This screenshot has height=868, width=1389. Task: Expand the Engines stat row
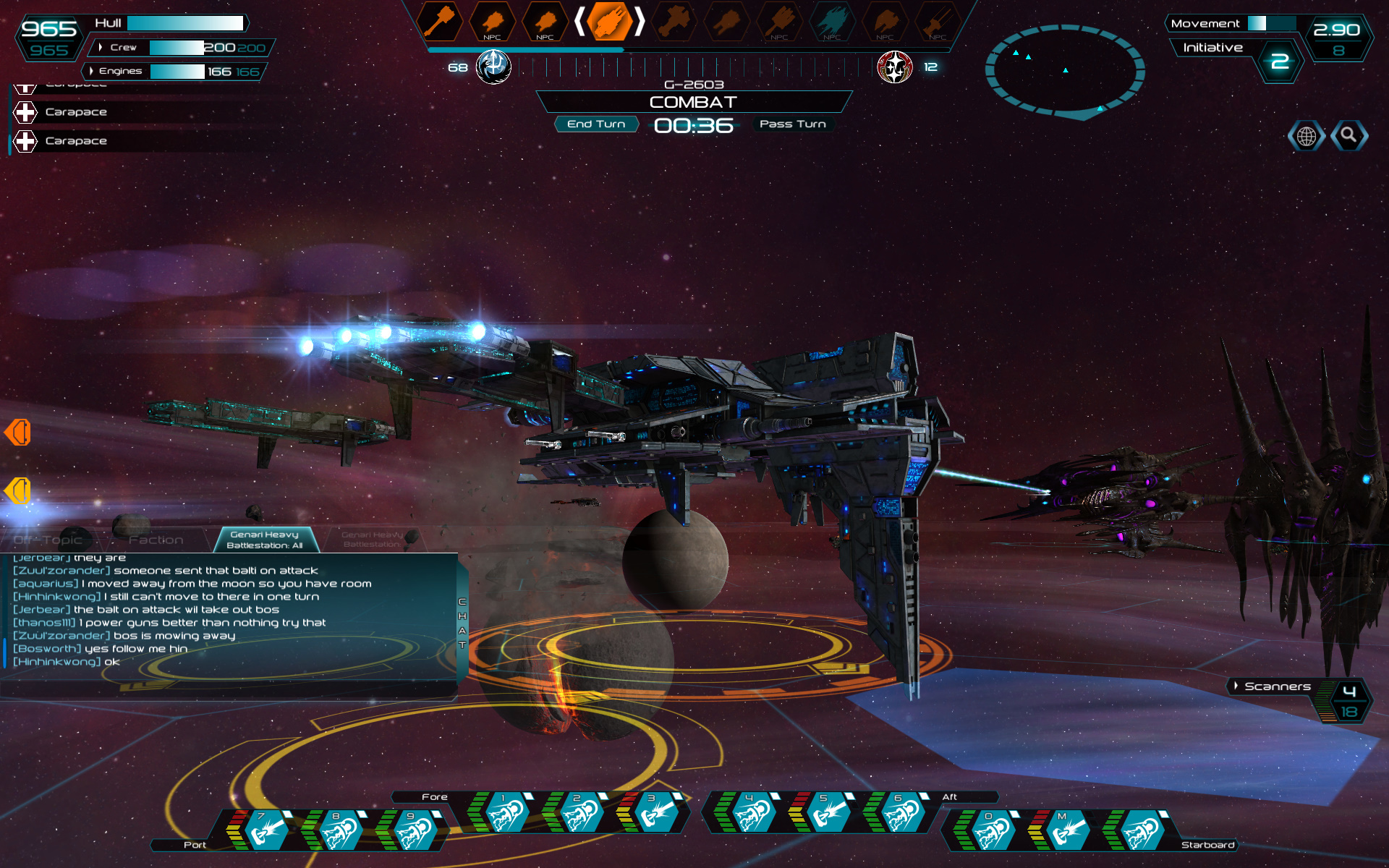coord(91,71)
